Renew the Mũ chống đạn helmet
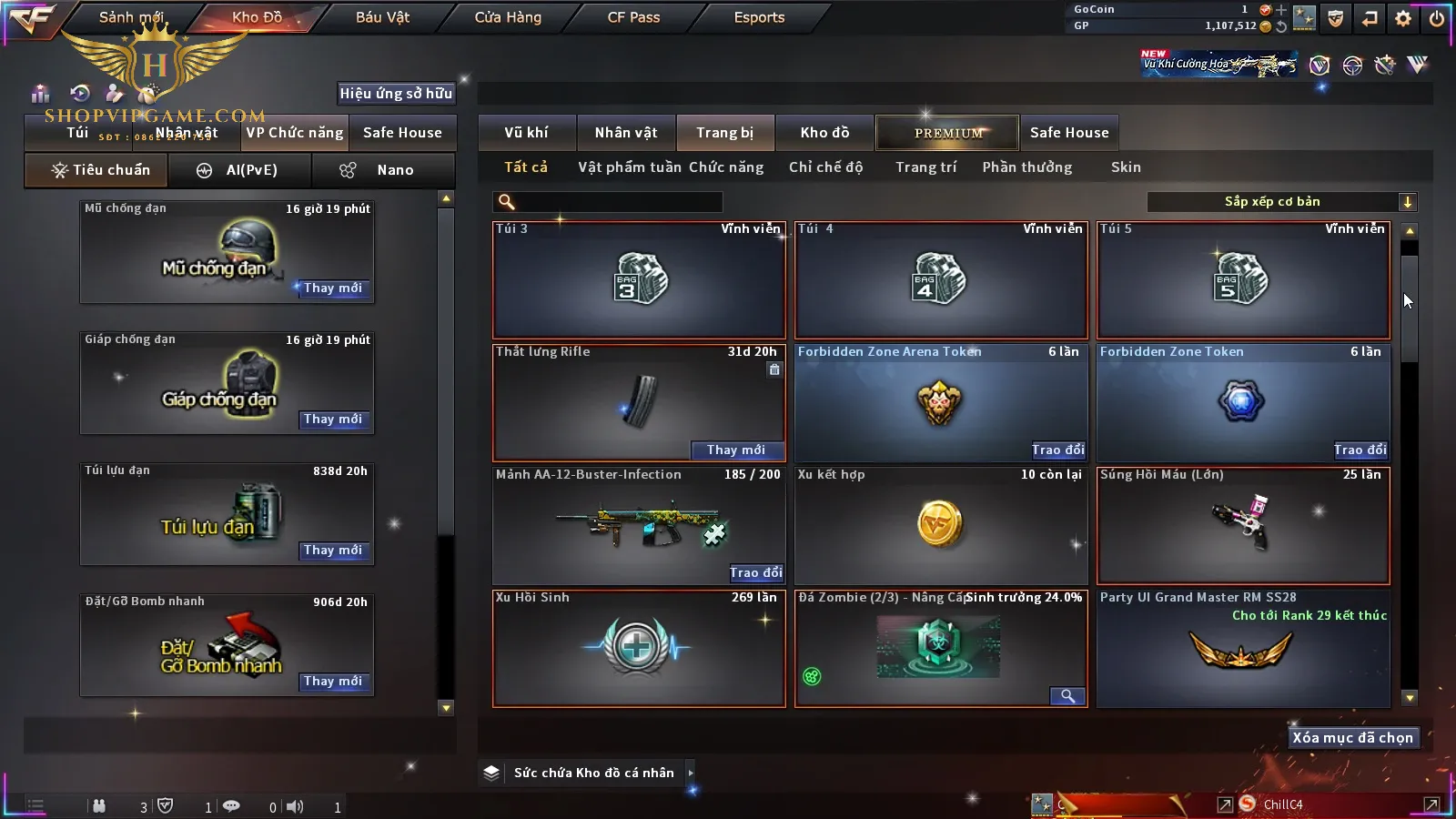This screenshot has width=1456, height=819. 333,288
